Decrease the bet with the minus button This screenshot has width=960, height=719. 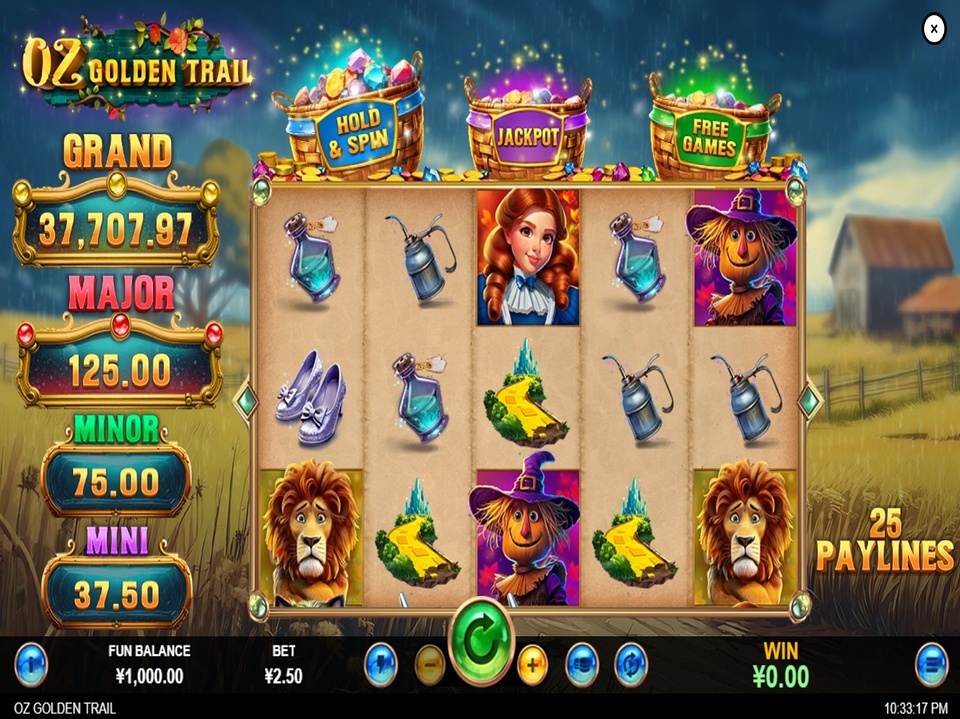coord(430,665)
